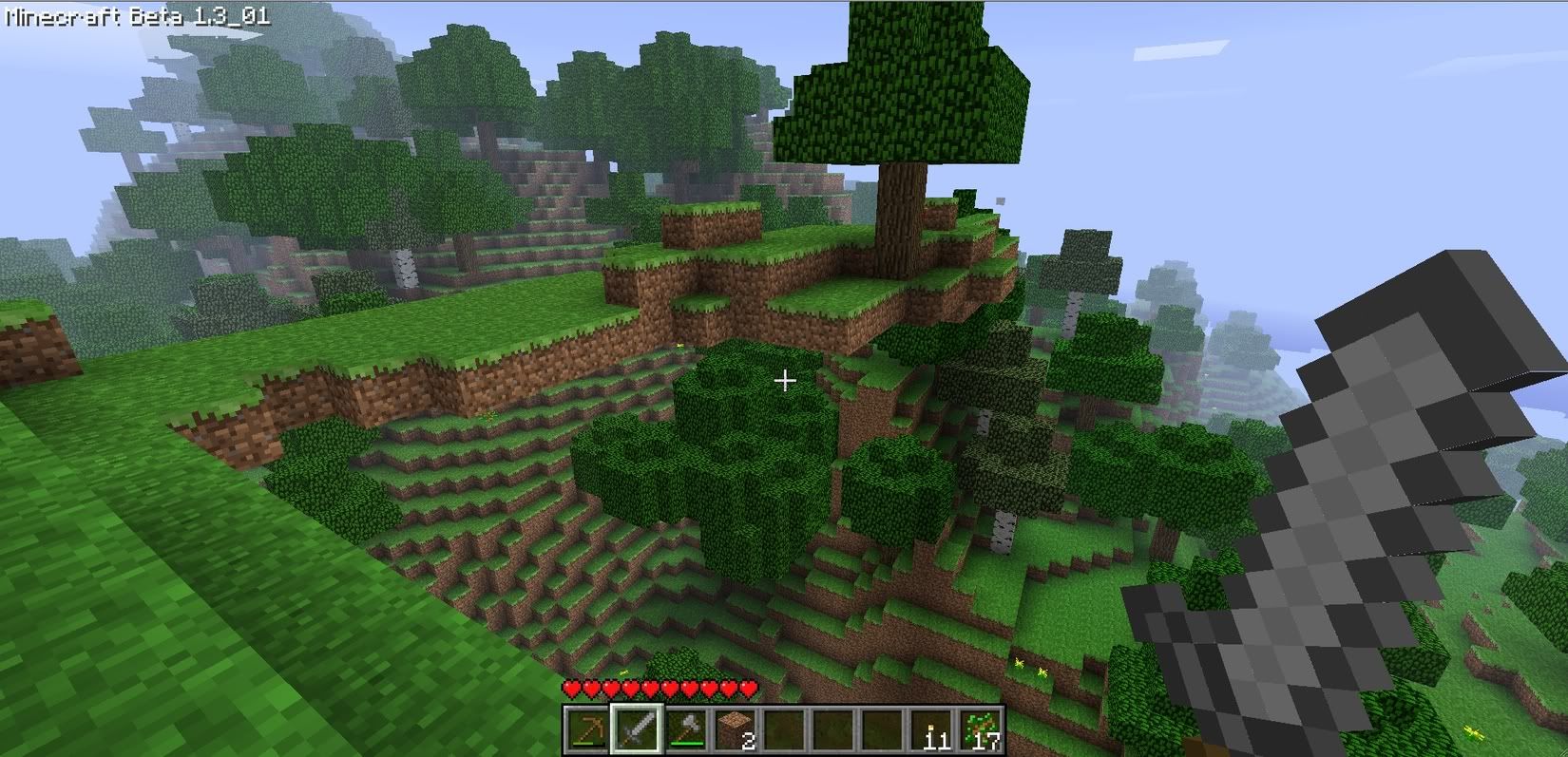Screen dimensions: 1568x757
Task: Switch to the stone axe slot
Action: (x=686, y=729)
